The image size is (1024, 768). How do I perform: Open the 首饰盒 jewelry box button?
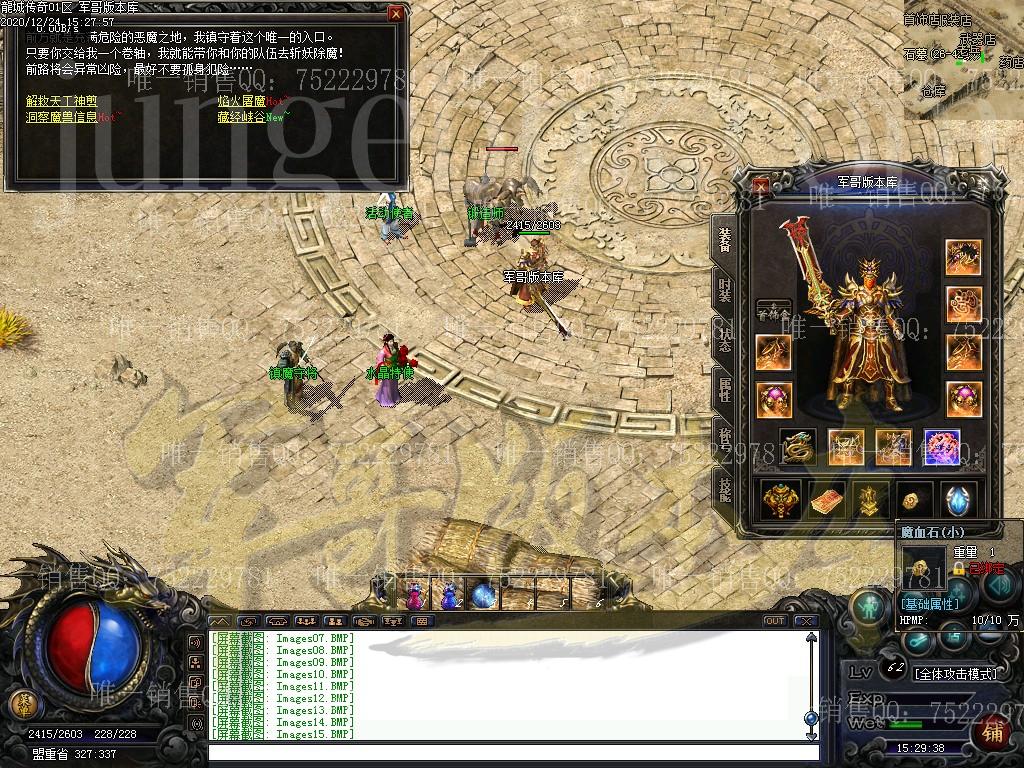point(773,311)
